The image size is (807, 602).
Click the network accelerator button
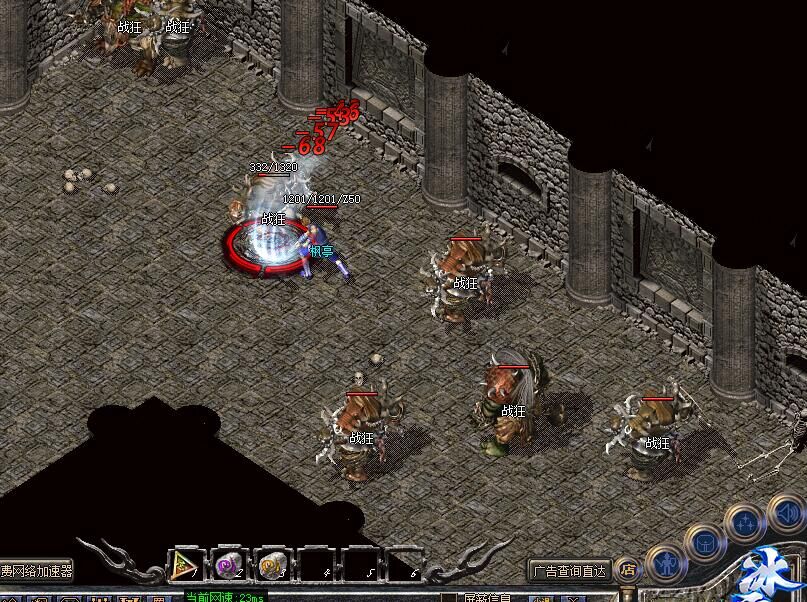37,571
